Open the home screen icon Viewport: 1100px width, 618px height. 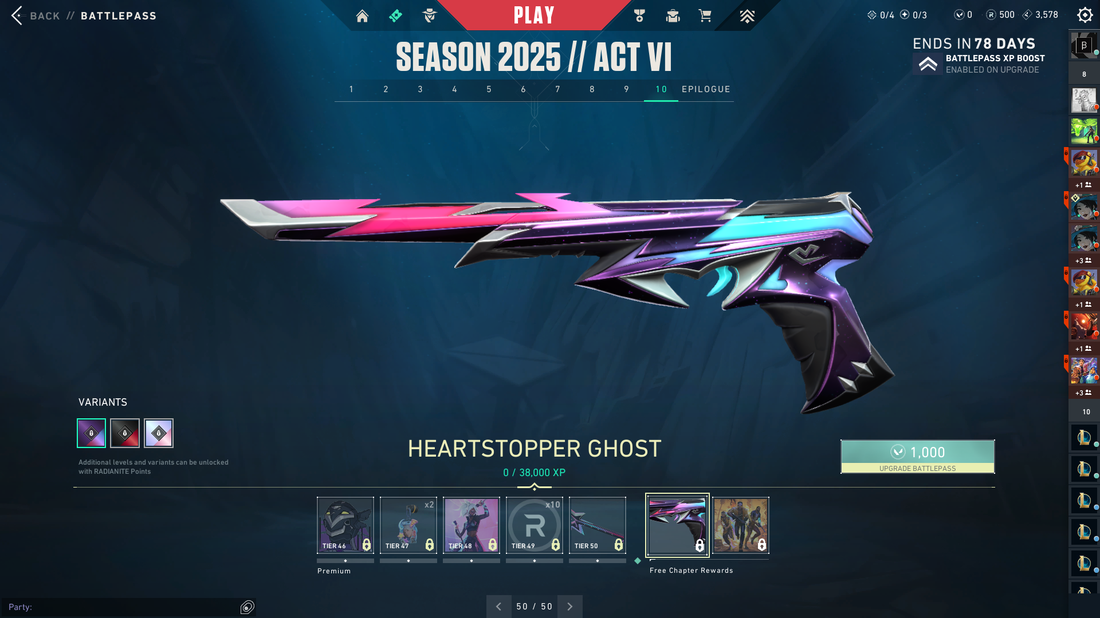362,16
